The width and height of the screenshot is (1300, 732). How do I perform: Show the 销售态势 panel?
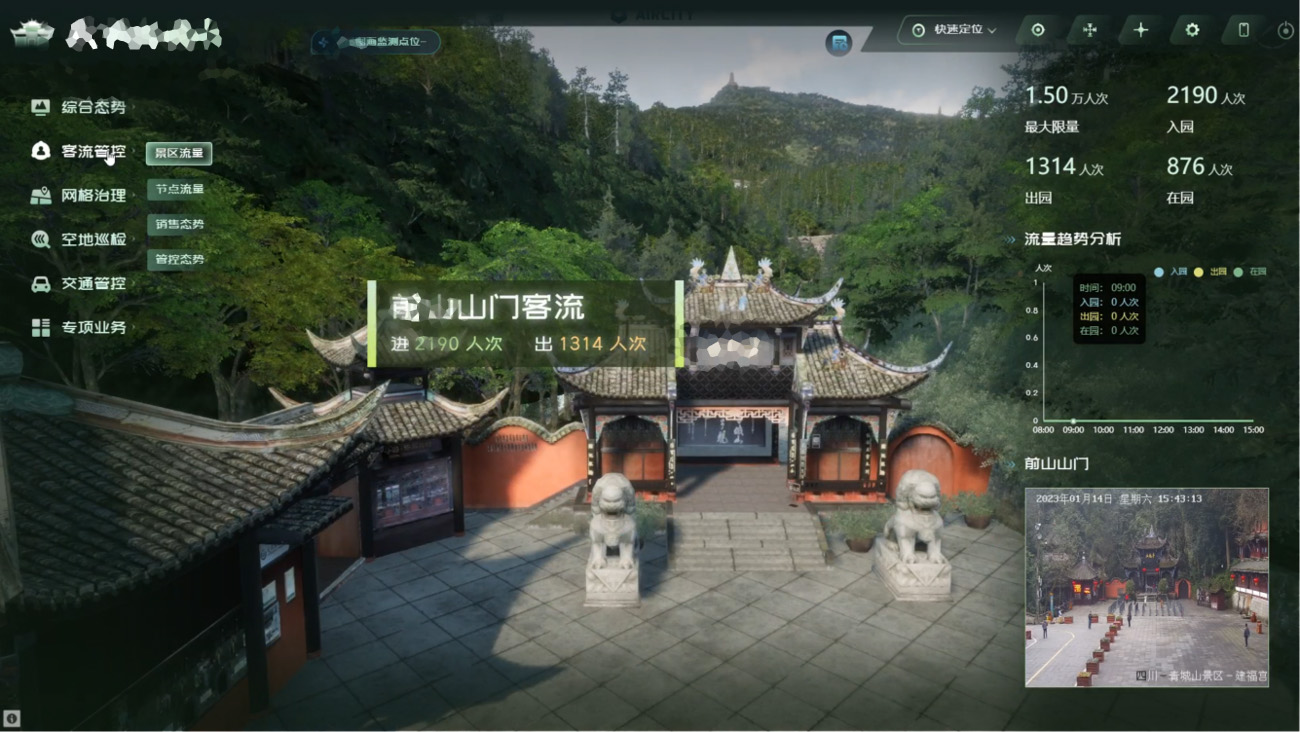coord(179,224)
